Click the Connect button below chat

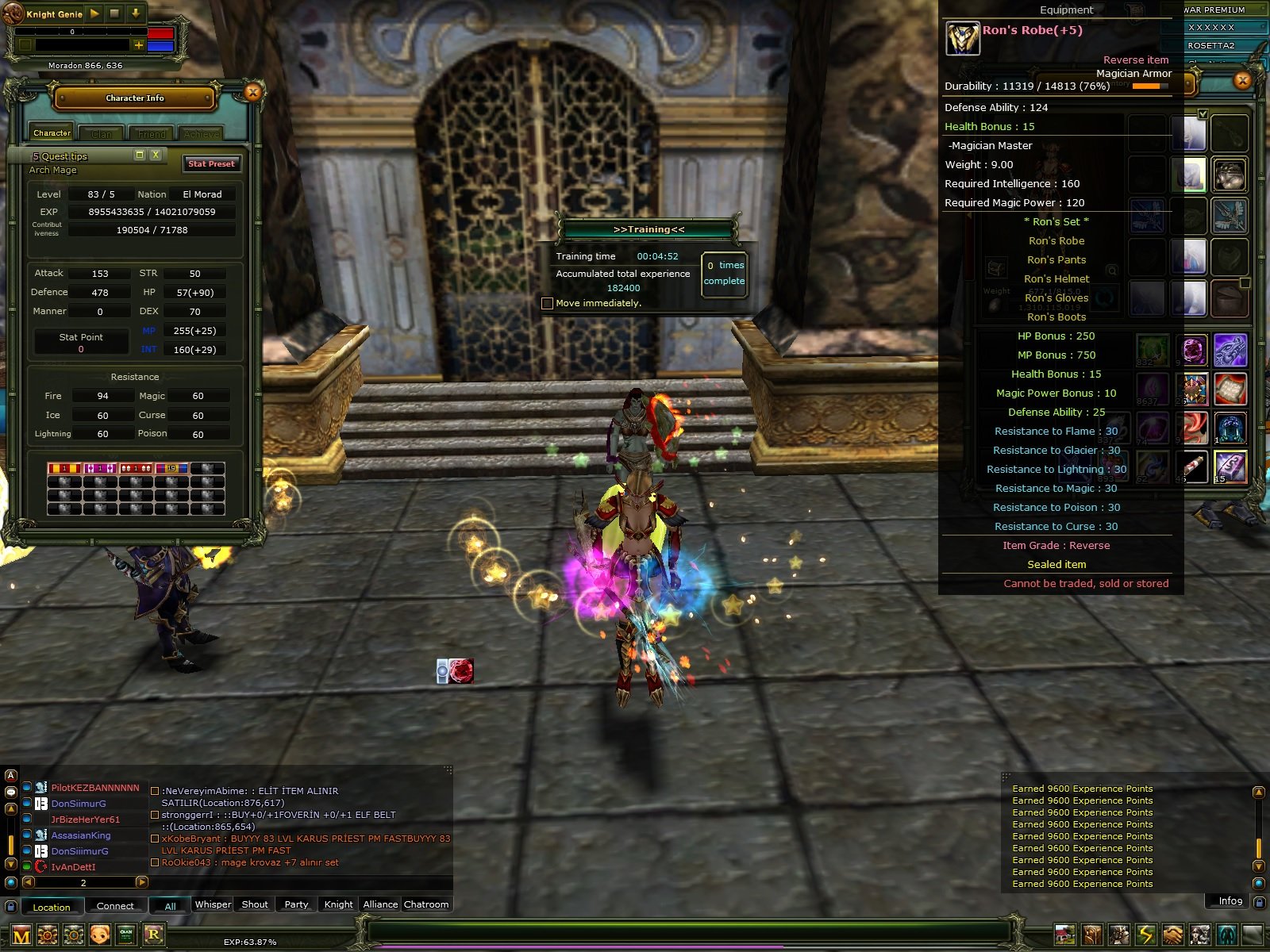pos(114,905)
